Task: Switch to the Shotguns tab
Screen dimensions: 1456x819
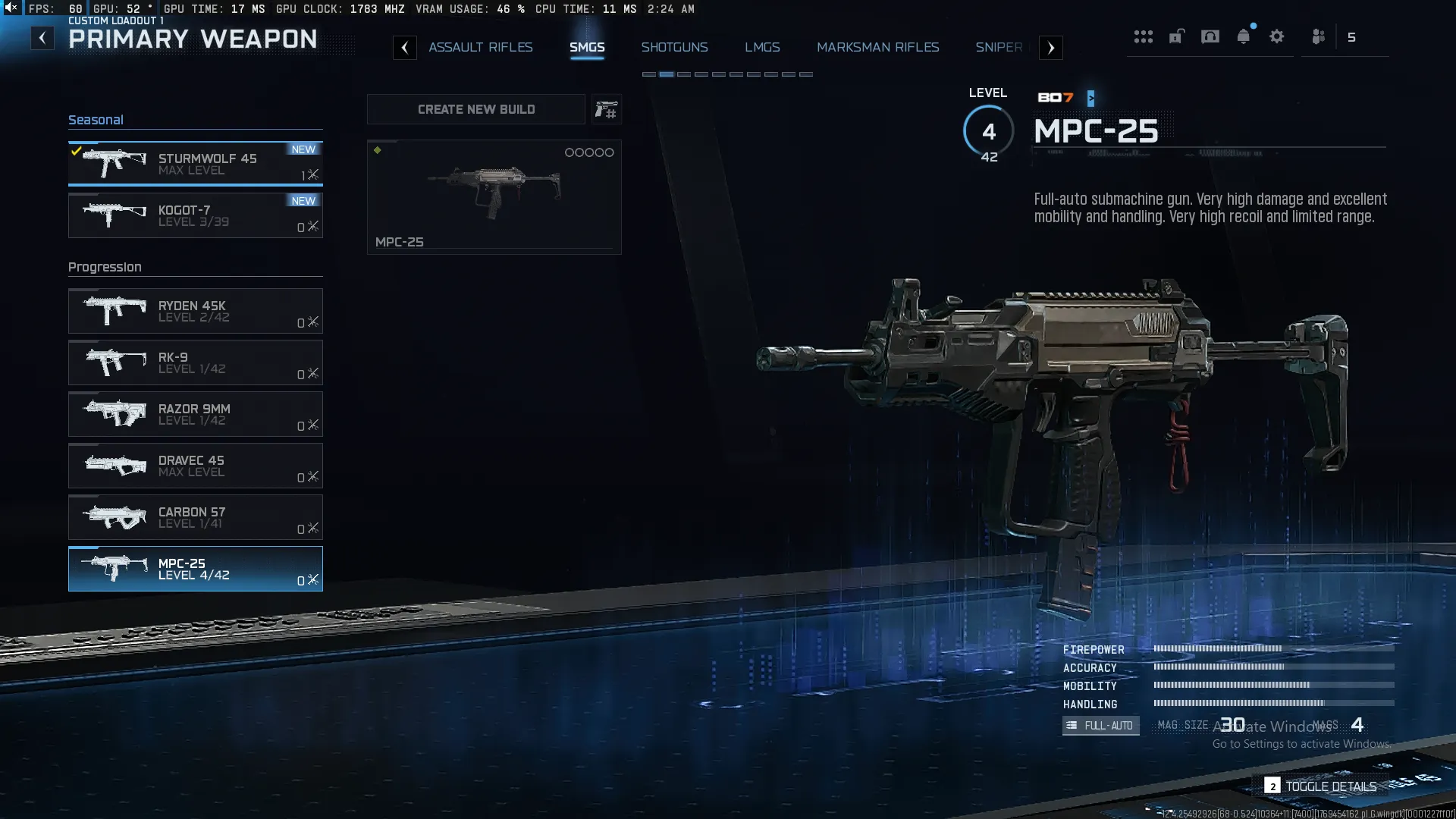Action: tap(675, 47)
